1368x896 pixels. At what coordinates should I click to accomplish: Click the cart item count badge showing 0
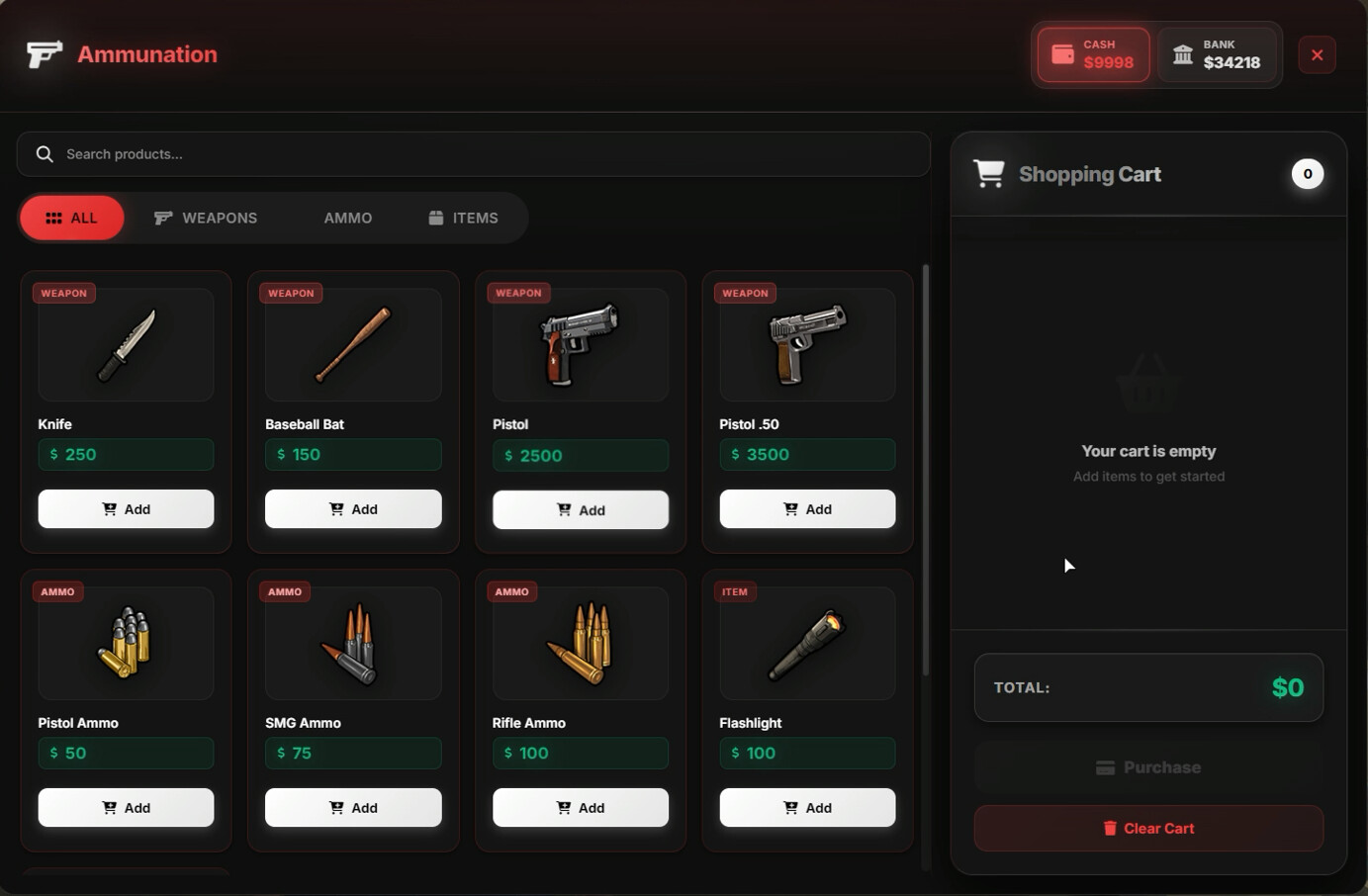1308,173
